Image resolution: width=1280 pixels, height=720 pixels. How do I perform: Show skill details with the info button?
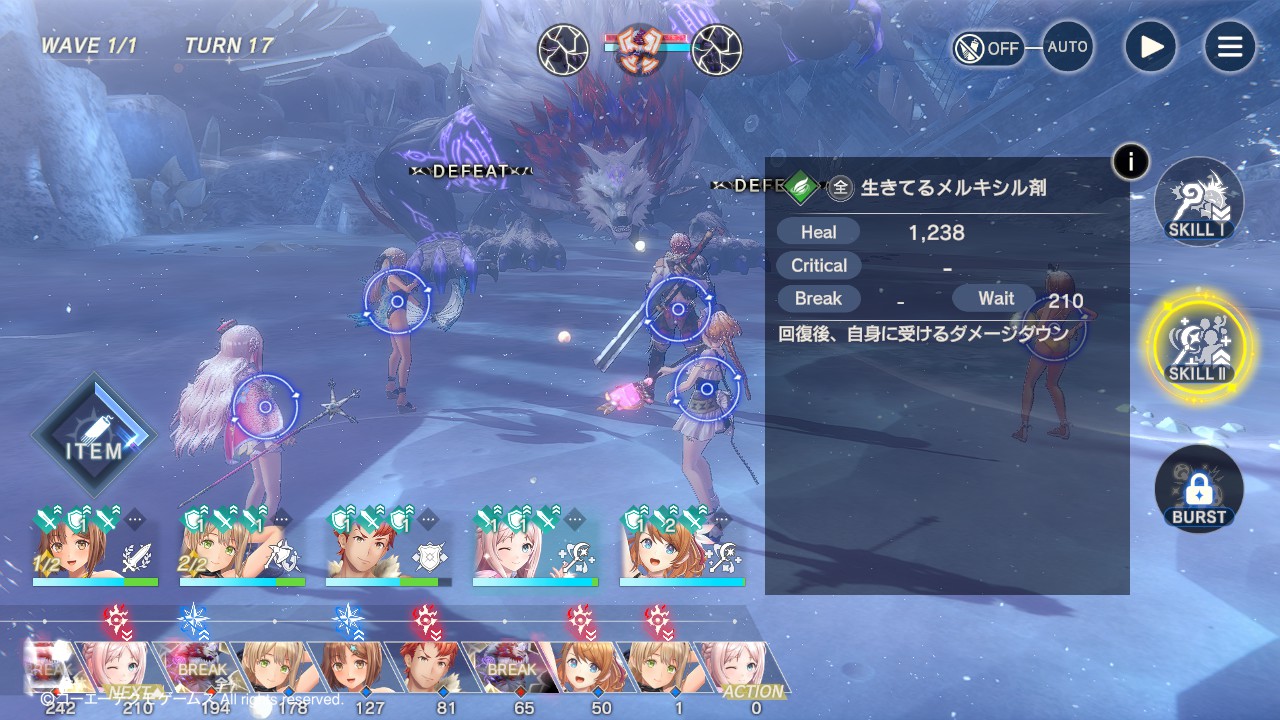1131,161
